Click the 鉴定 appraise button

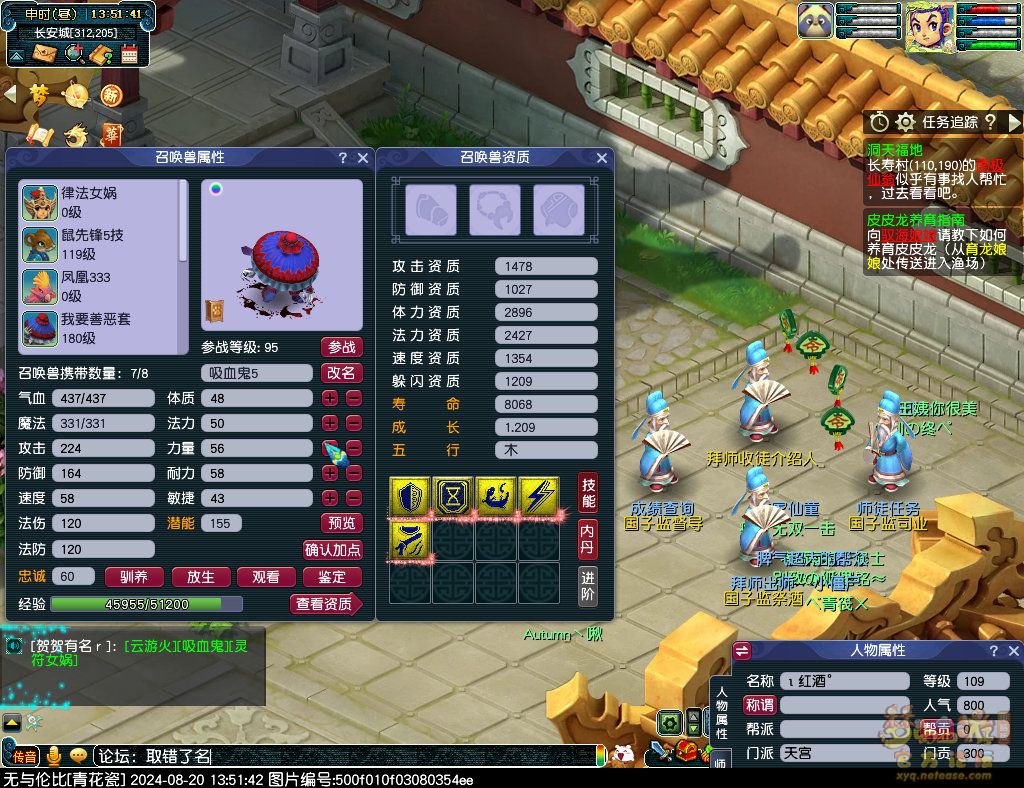pyautogui.click(x=332, y=577)
